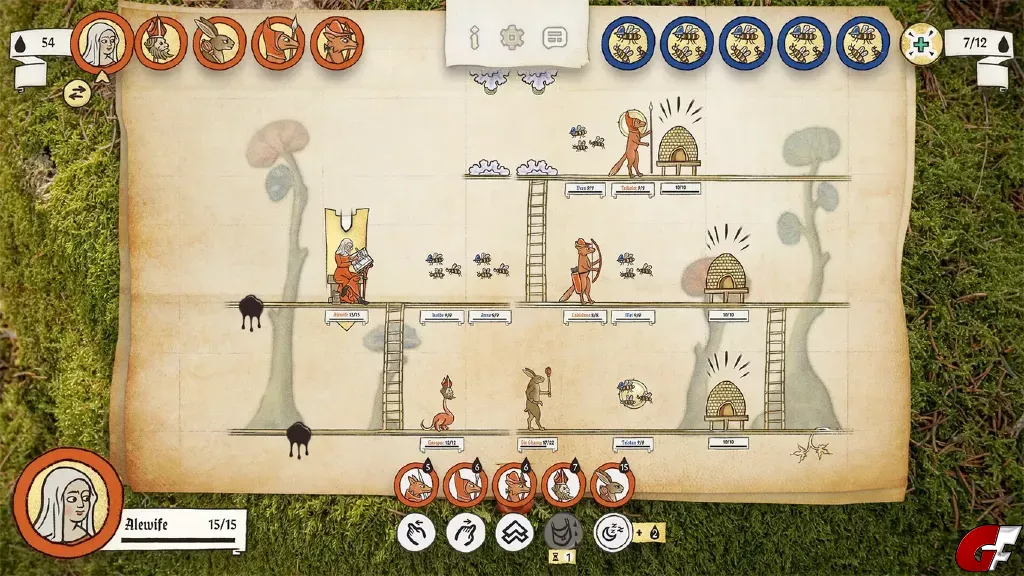
Task: Activate the stacked layers action
Action: click(514, 532)
